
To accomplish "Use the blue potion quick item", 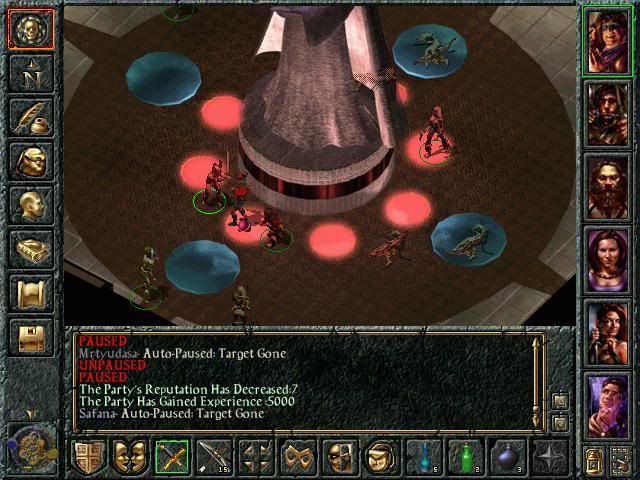I will (x=424, y=456).
